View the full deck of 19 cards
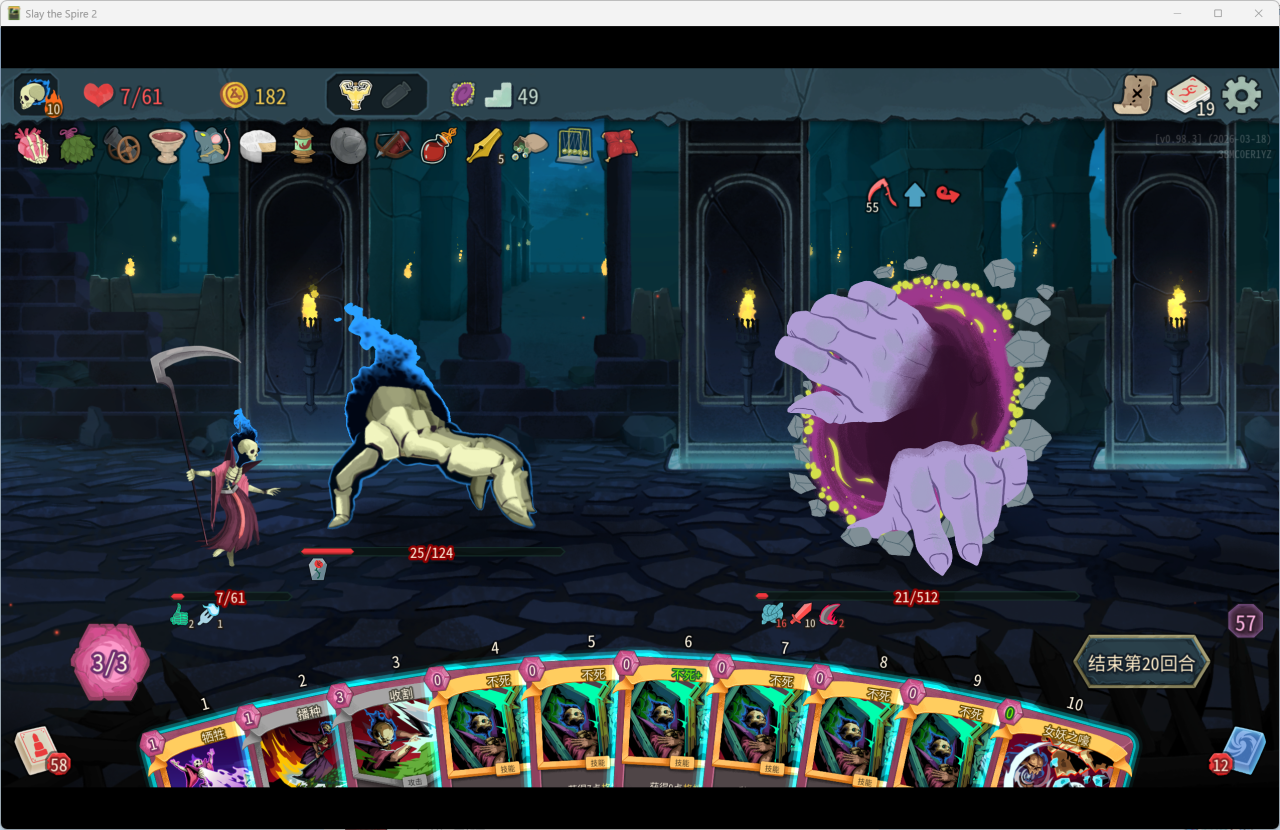Image resolution: width=1280 pixels, height=830 pixels. coord(1188,96)
